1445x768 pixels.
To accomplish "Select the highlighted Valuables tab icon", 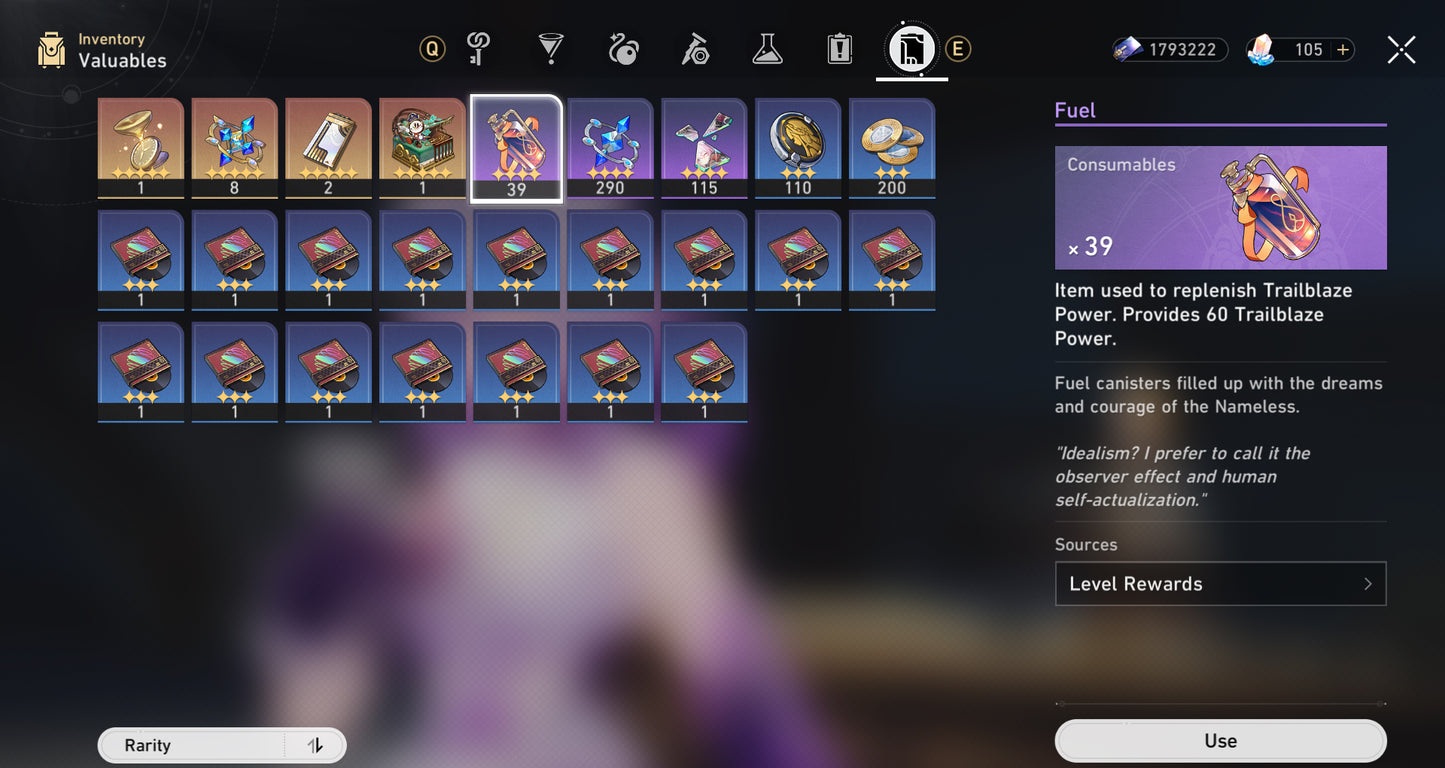I will point(911,49).
